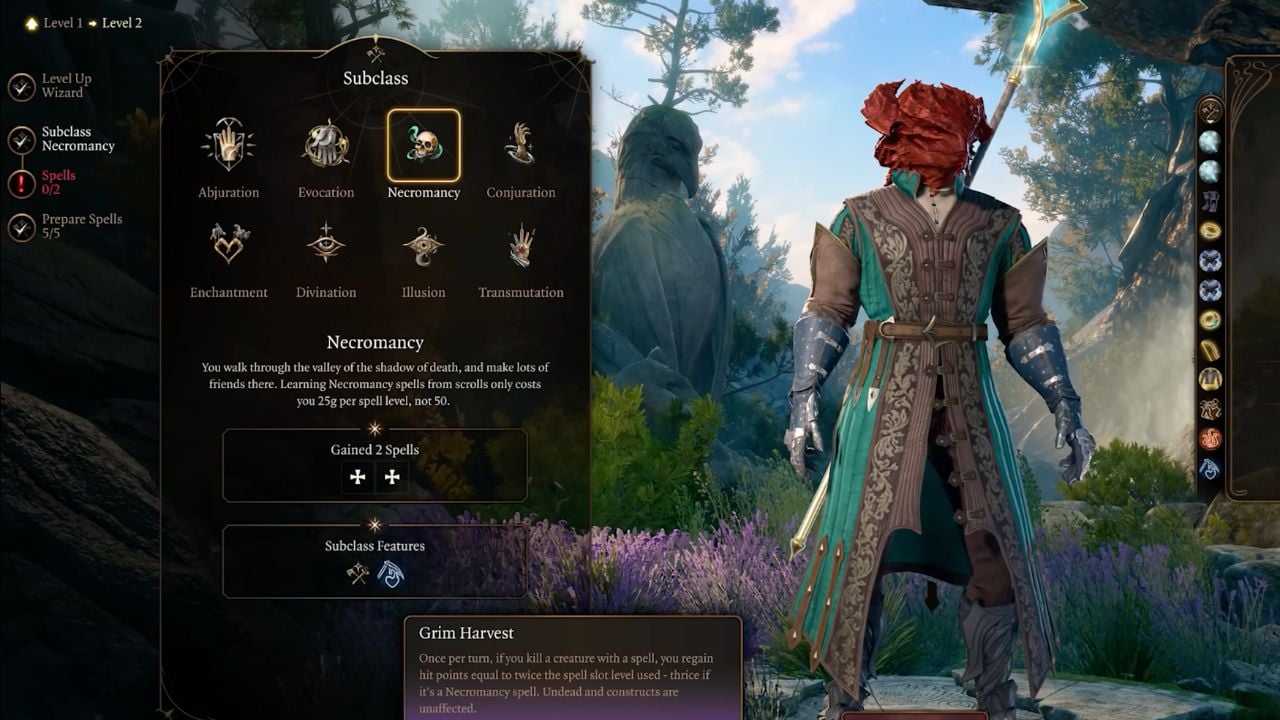Select the Divination eye subclass
The image size is (1280, 720).
pos(326,245)
